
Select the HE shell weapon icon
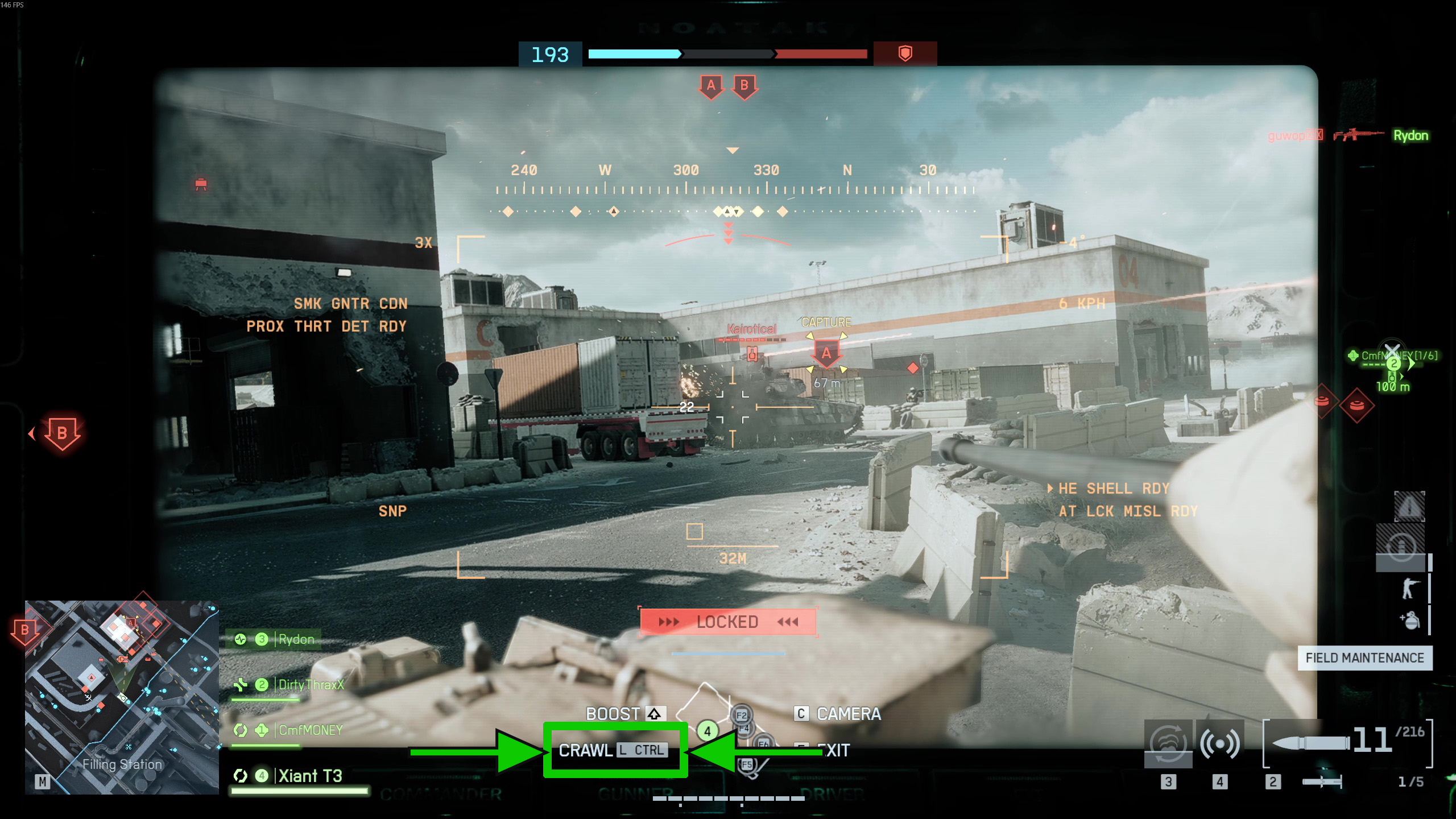coord(1310,743)
